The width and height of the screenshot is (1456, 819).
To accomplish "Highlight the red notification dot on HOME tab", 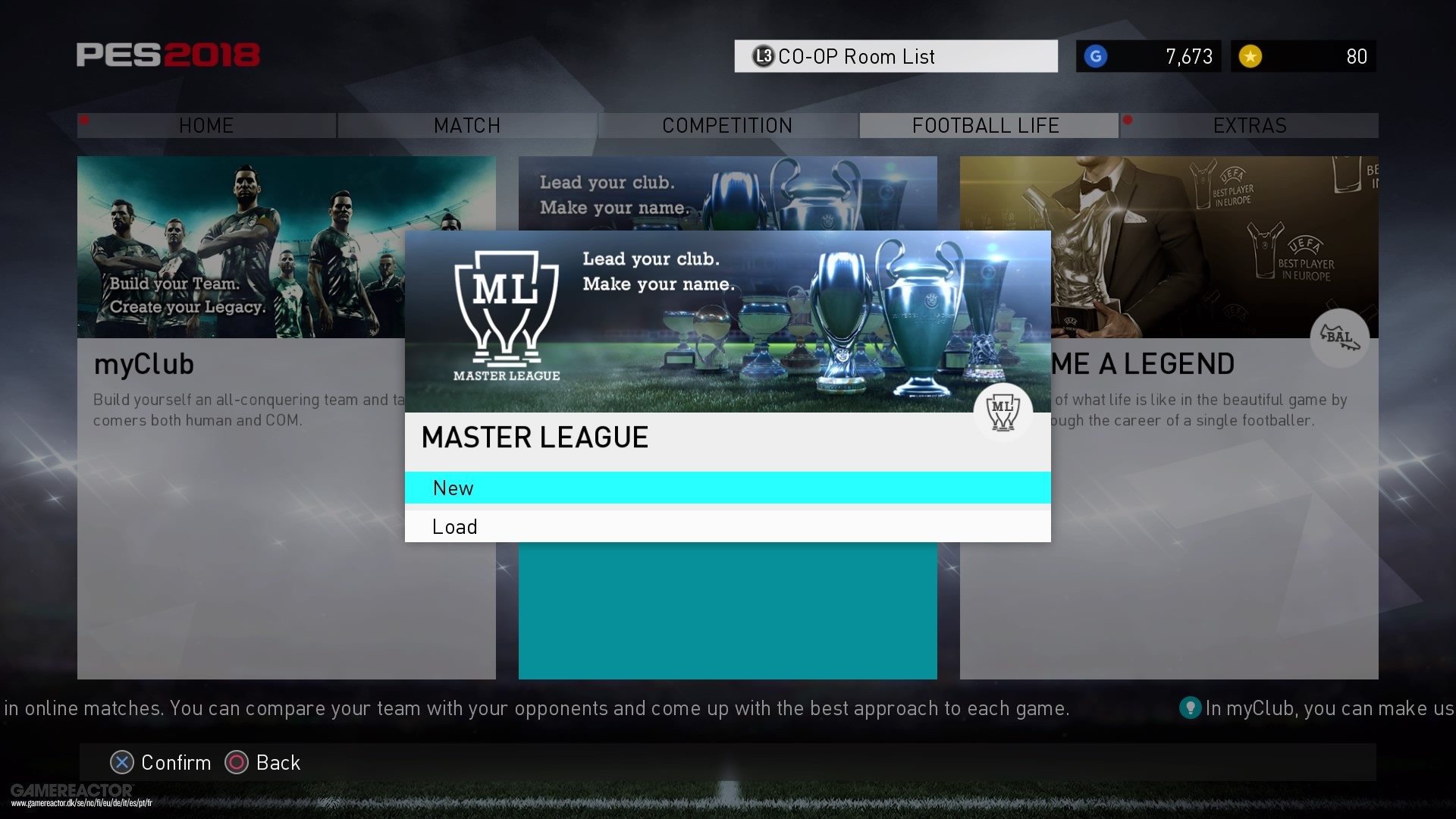I will [86, 119].
